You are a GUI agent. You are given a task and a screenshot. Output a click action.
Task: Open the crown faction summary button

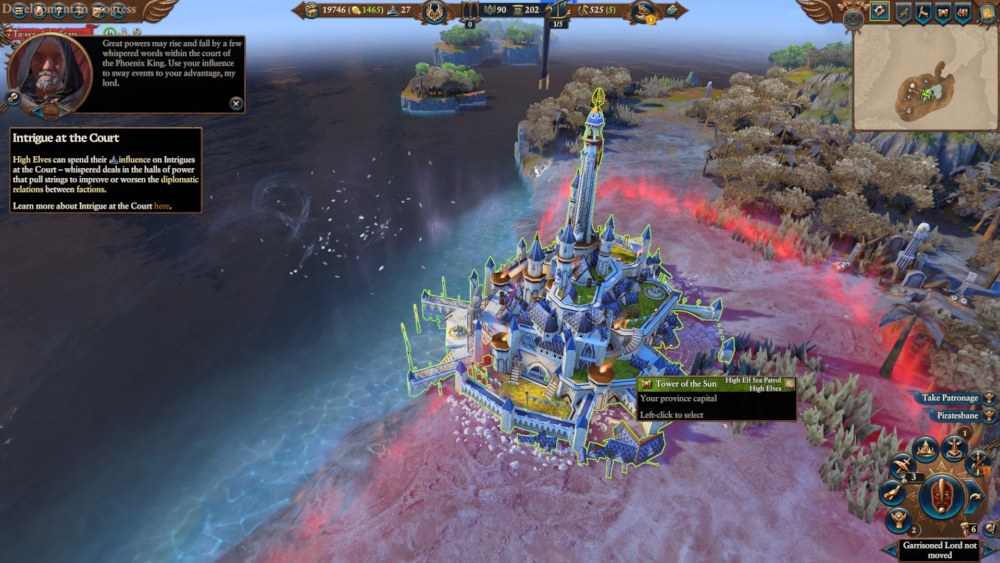pos(926,448)
